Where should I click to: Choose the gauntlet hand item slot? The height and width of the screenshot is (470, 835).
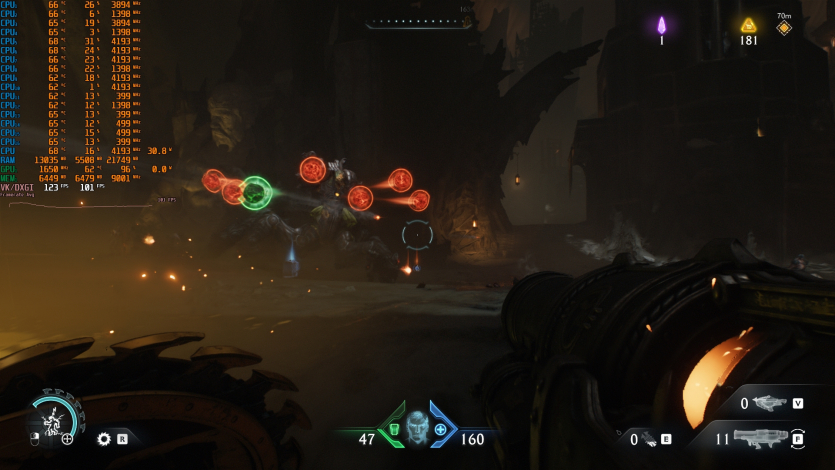(648, 438)
